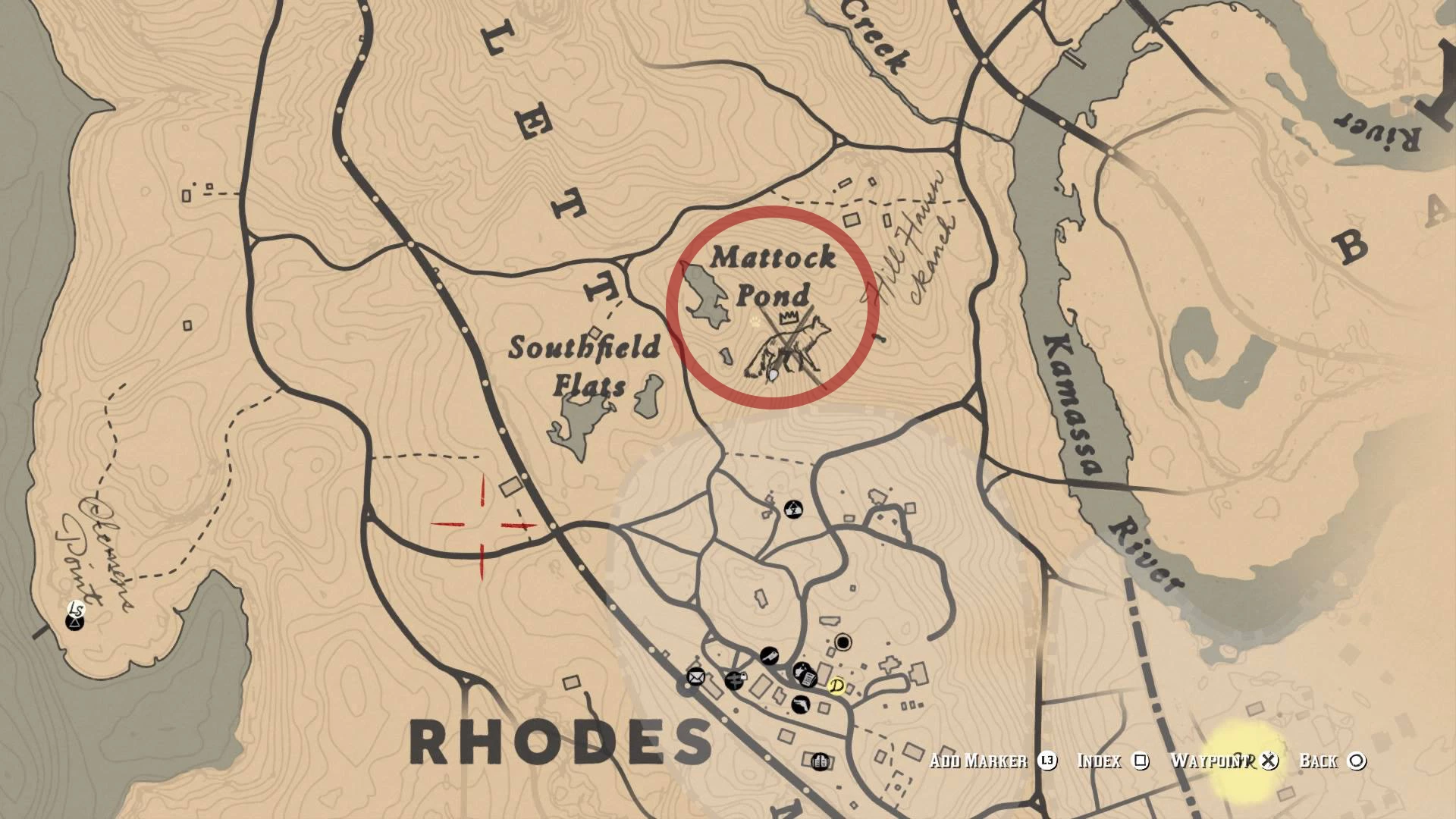The image size is (1456, 819).
Task: Click the paw print marker beside the legendary fox
Action: click(x=755, y=322)
